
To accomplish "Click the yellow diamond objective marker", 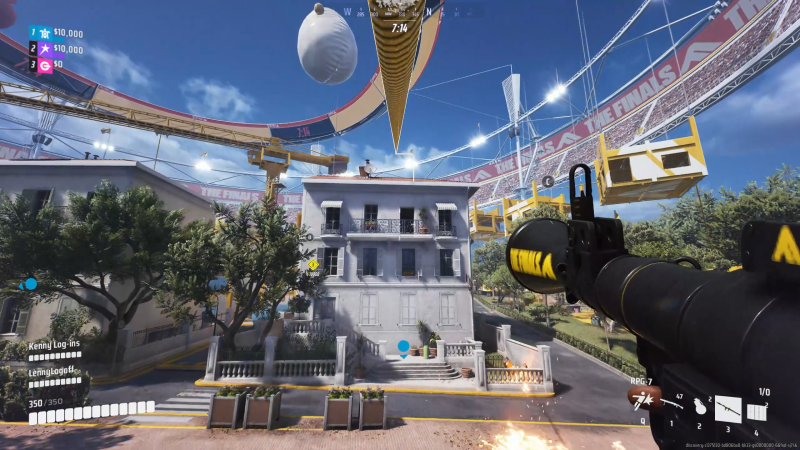I will [313, 265].
